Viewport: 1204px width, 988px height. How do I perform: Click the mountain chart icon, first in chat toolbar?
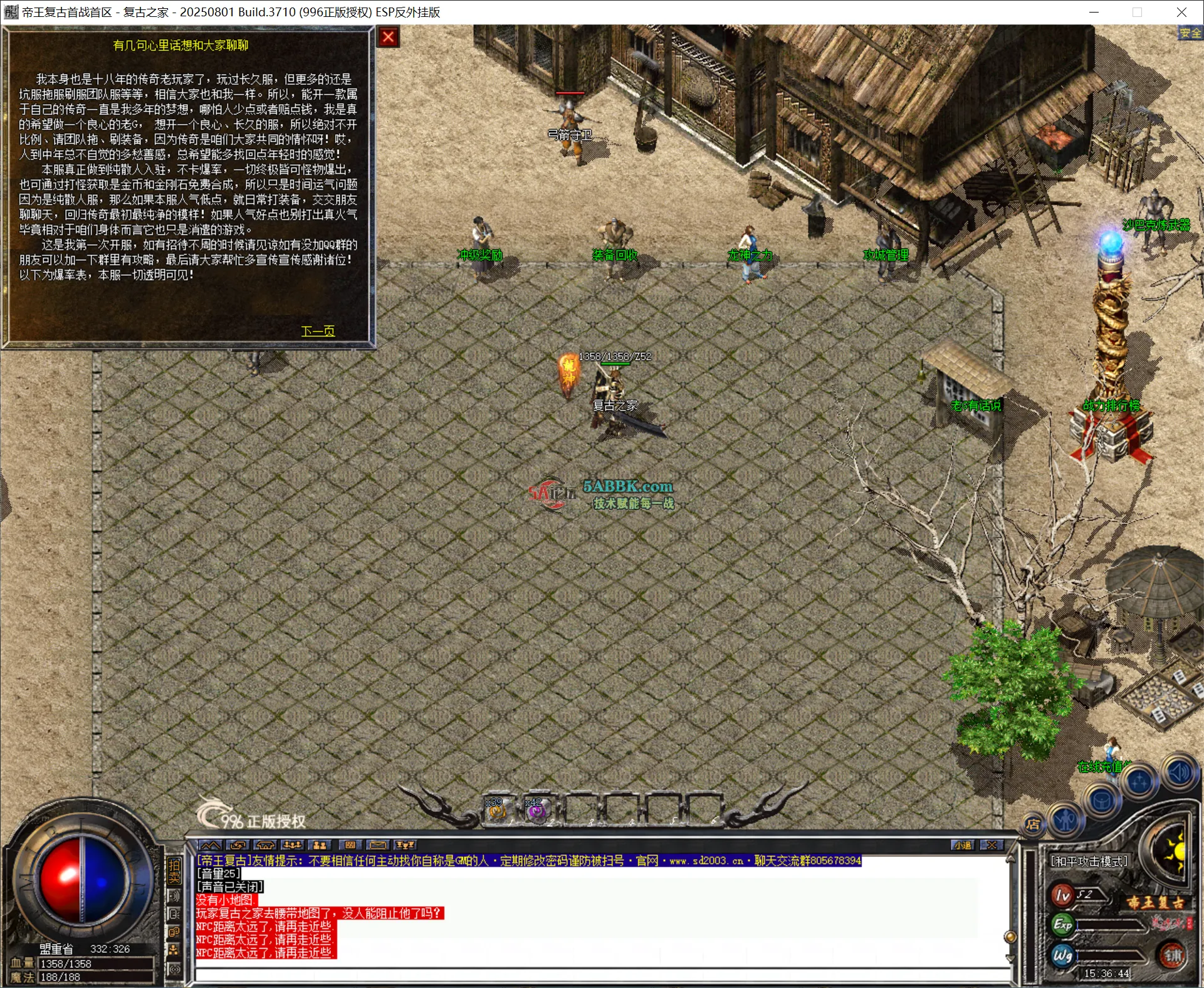(x=209, y=844)
